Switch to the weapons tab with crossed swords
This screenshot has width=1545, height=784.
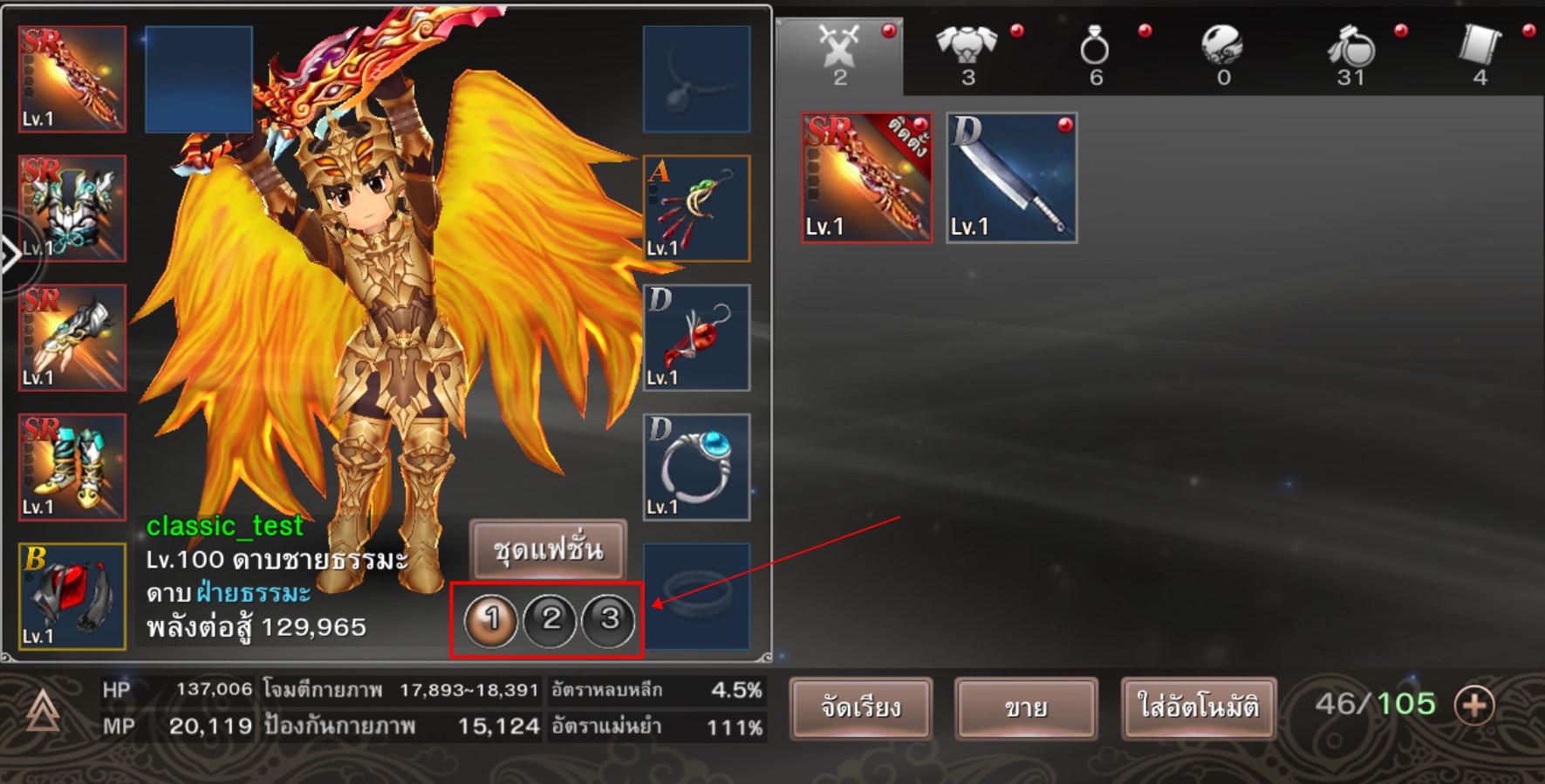point(839,54)
